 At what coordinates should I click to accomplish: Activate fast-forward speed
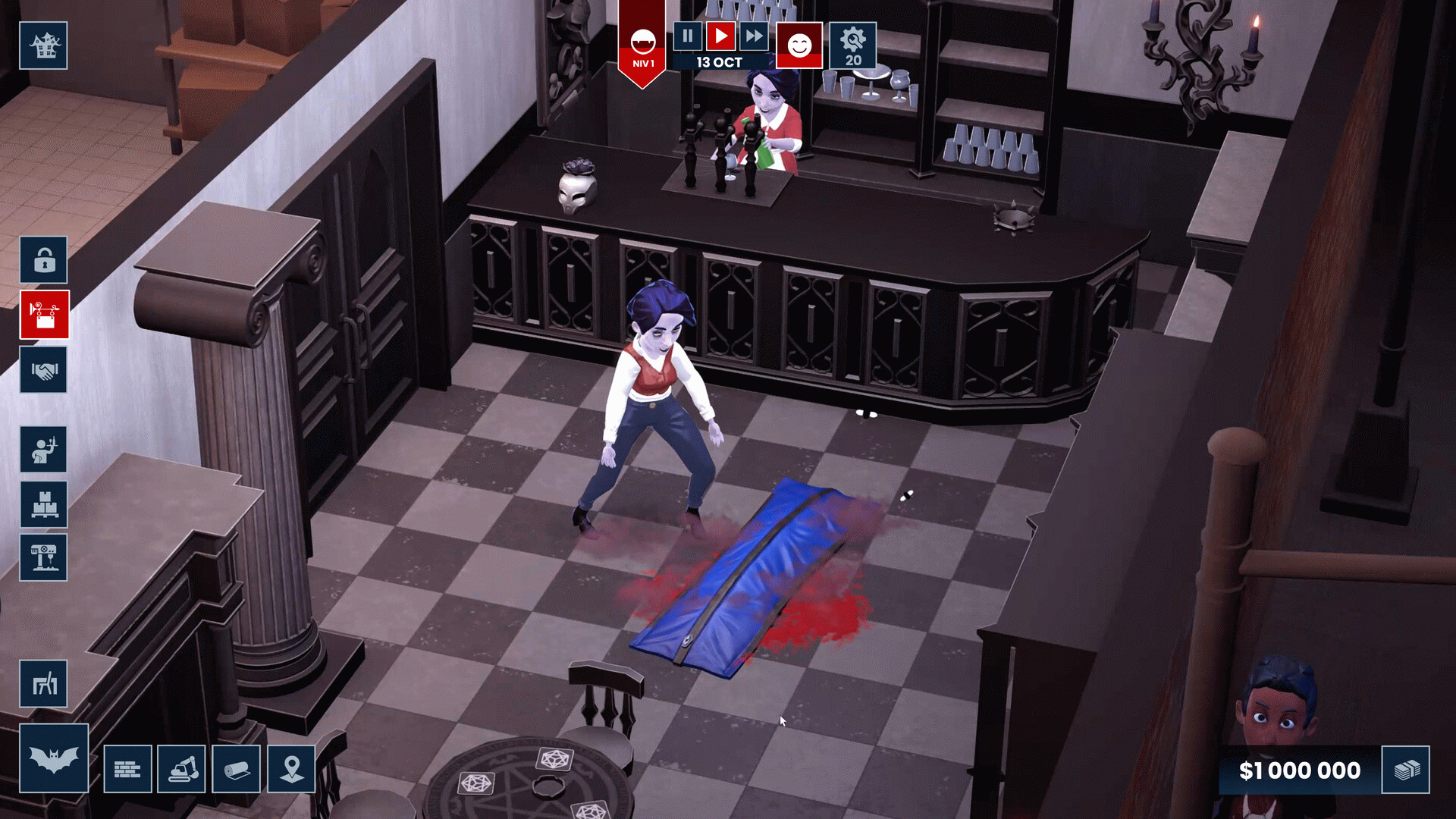pyautogui.click(x=754, y=36)
